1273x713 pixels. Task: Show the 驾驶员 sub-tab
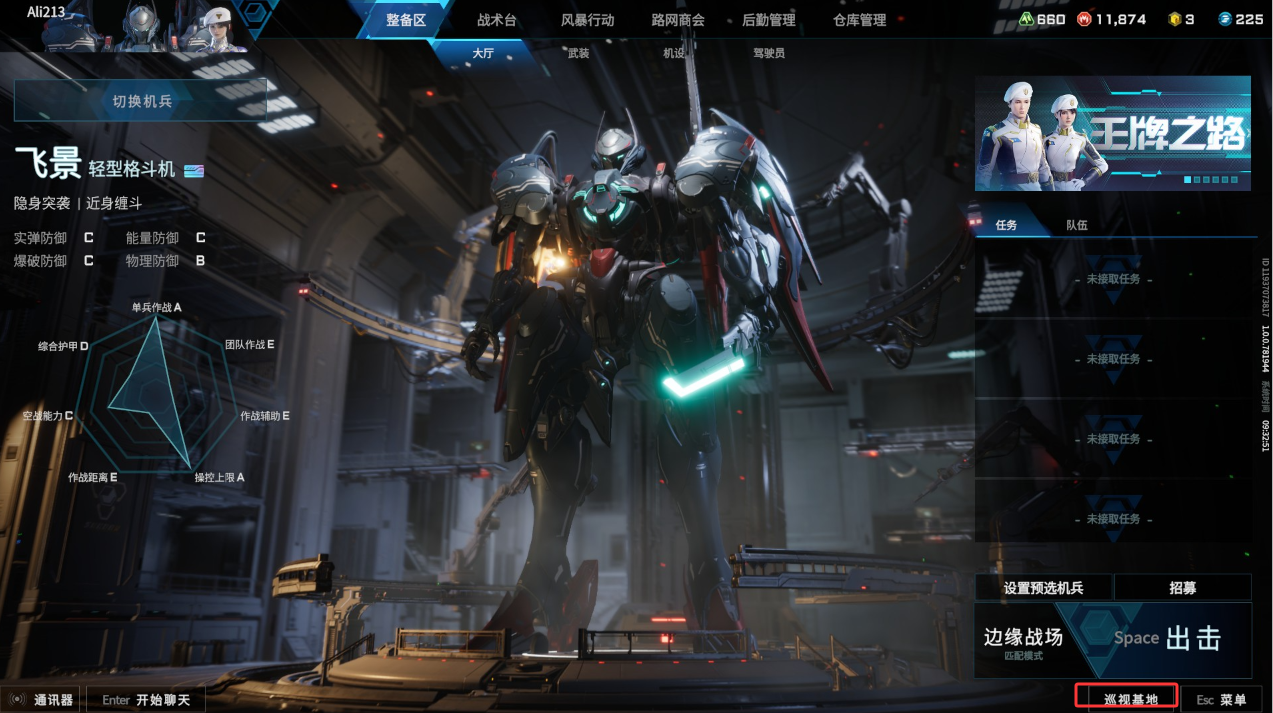pos(769,53)
